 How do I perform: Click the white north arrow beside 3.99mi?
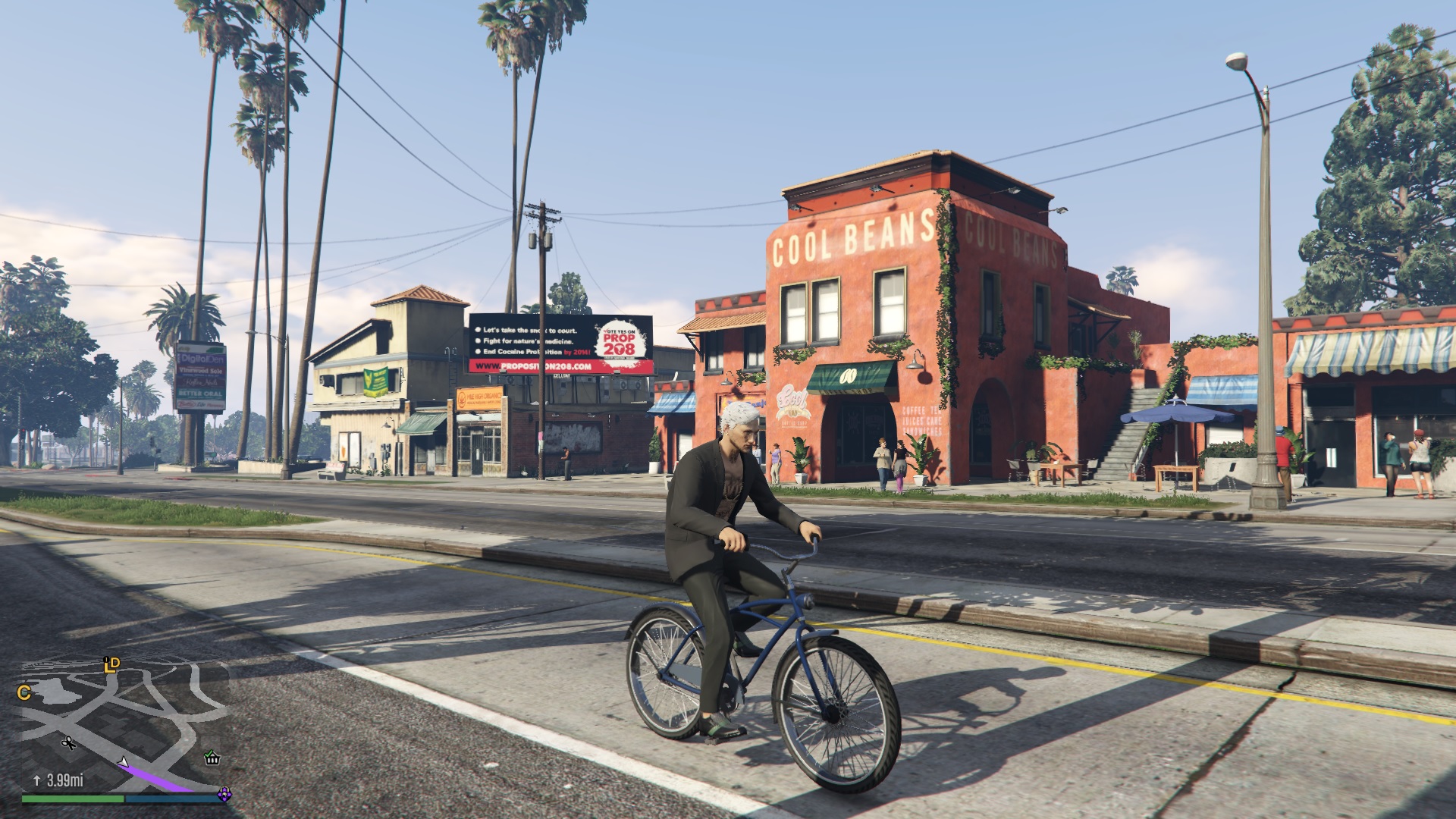tap(37, 780)
